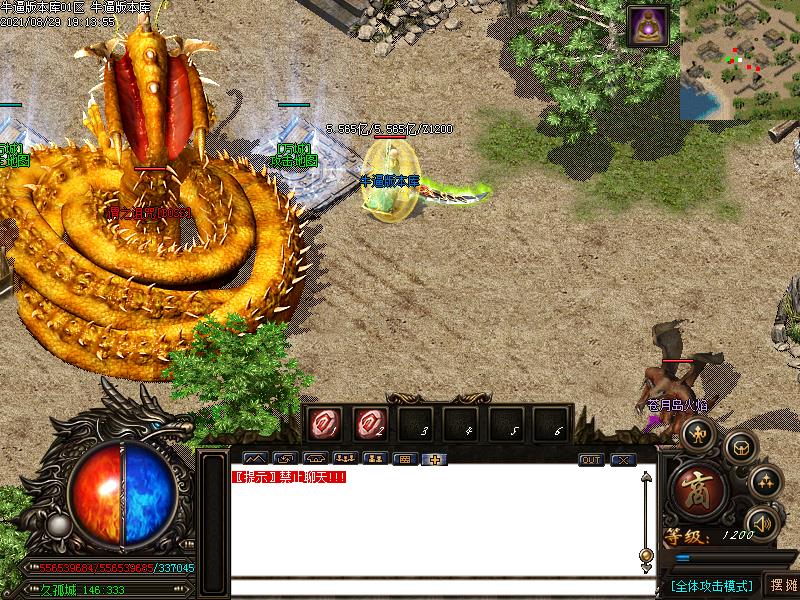Open the minimap in the corner

point(740,60)
